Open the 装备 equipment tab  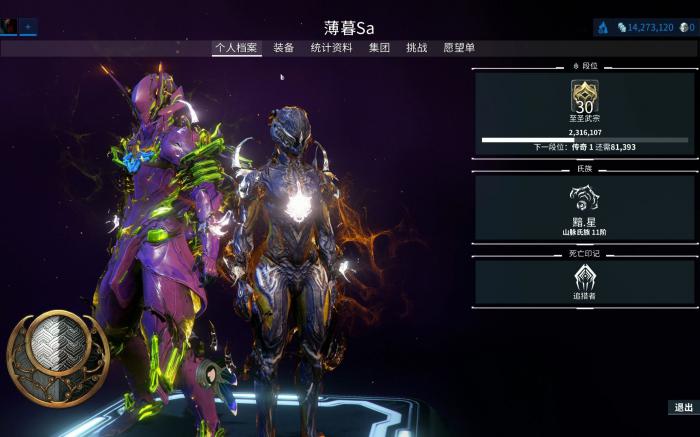(x=284, y=47)
